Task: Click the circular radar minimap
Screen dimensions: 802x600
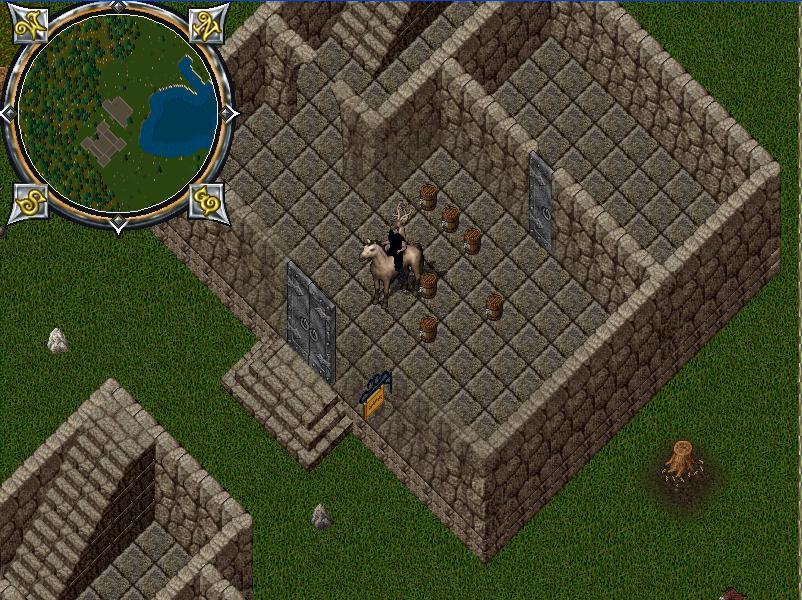Action: (118, 112)
